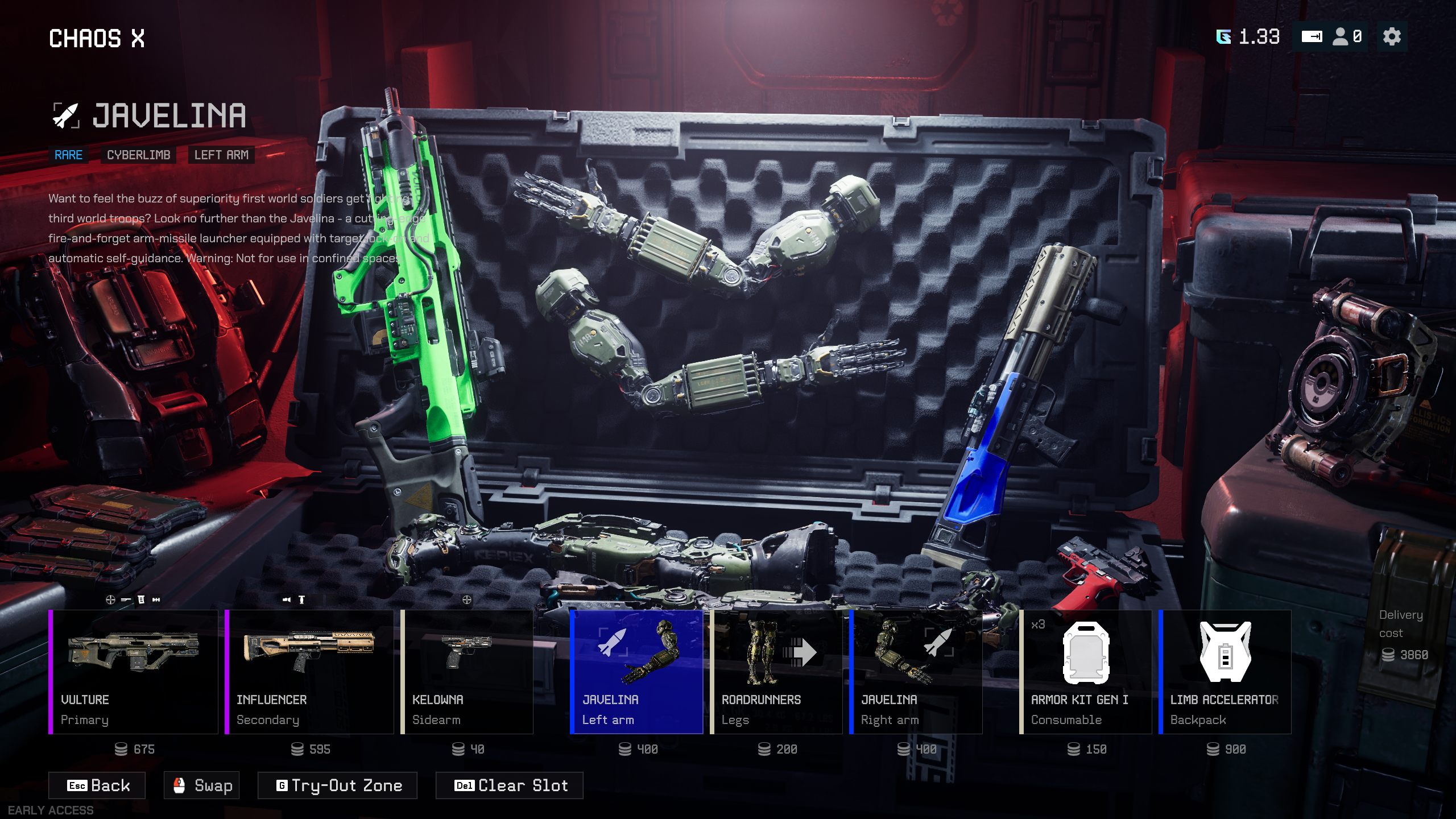Select the Vulture primary weapon slot
1456x819 pixels.
[134, 672]
